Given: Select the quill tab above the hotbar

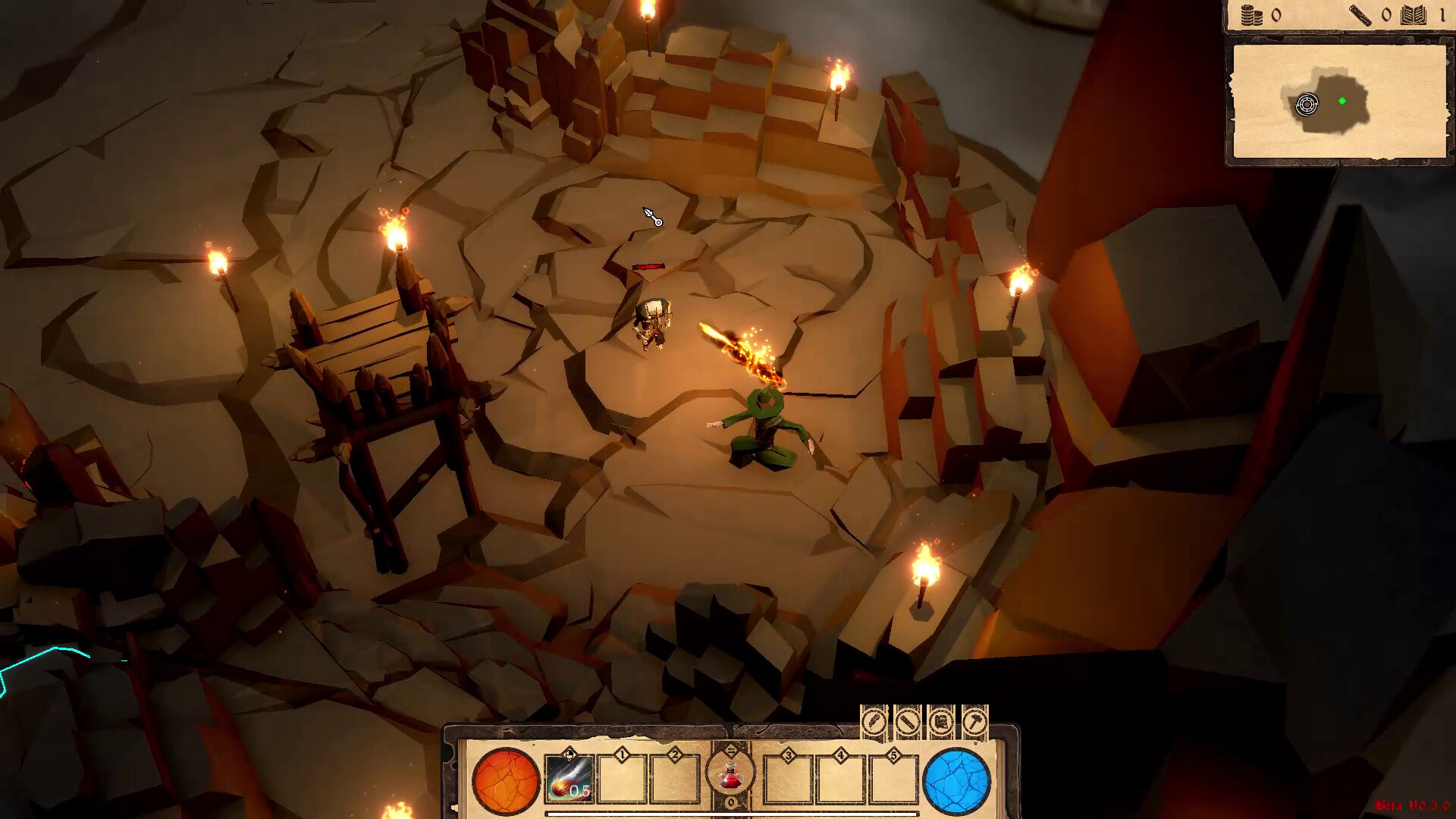Looking at the screenshot, I should [874, 721].
